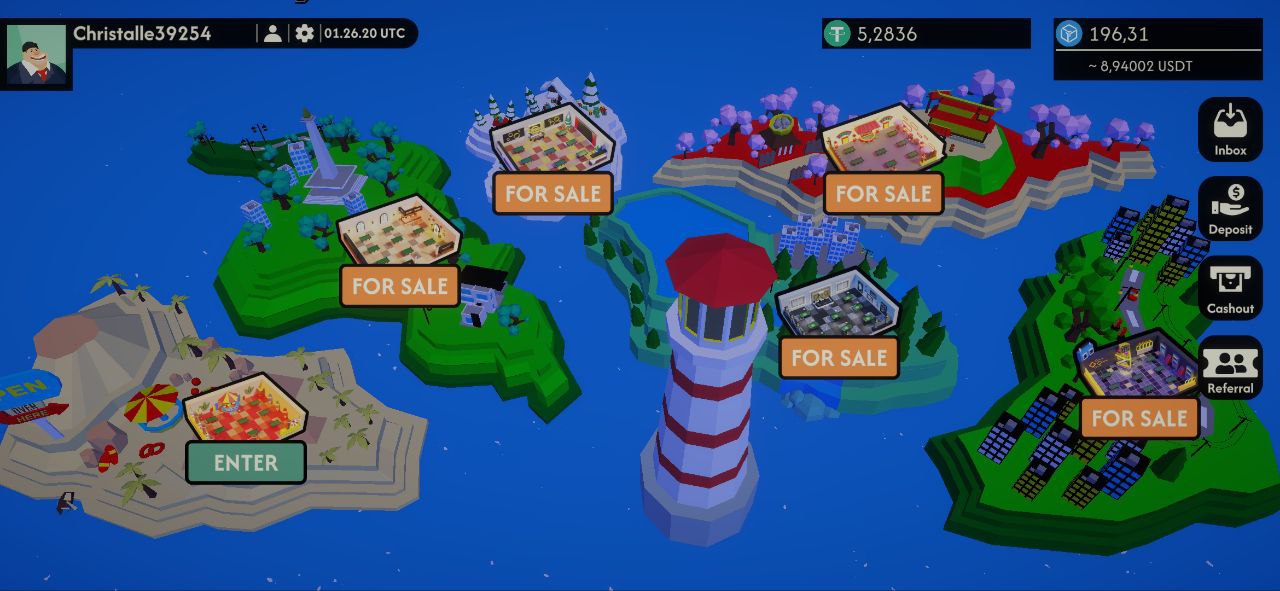Open the Deposit panel

(1230, 209)
